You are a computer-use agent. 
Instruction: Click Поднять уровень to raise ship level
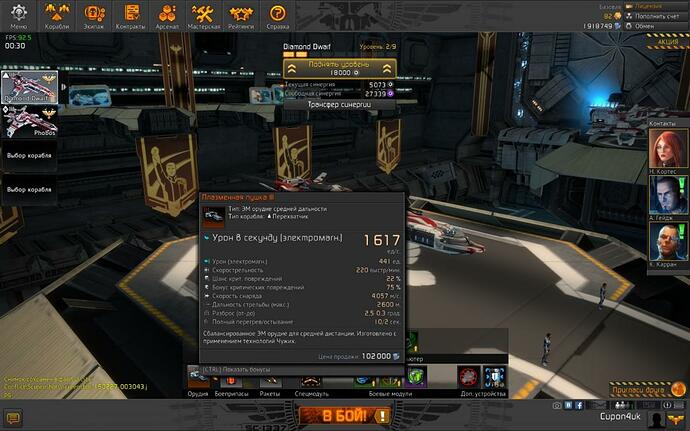click(x=339, y=68)
